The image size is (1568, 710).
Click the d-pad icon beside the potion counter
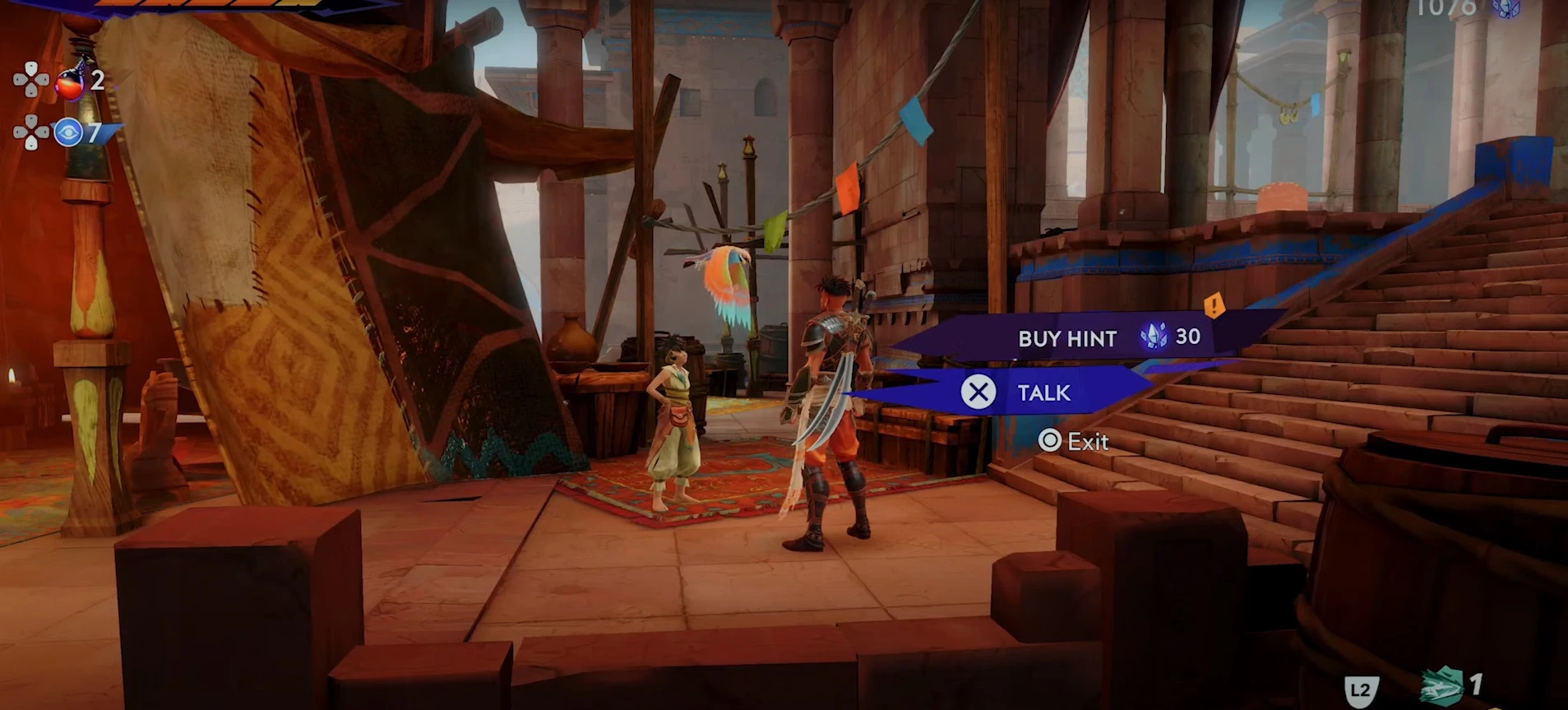(31, 81)
